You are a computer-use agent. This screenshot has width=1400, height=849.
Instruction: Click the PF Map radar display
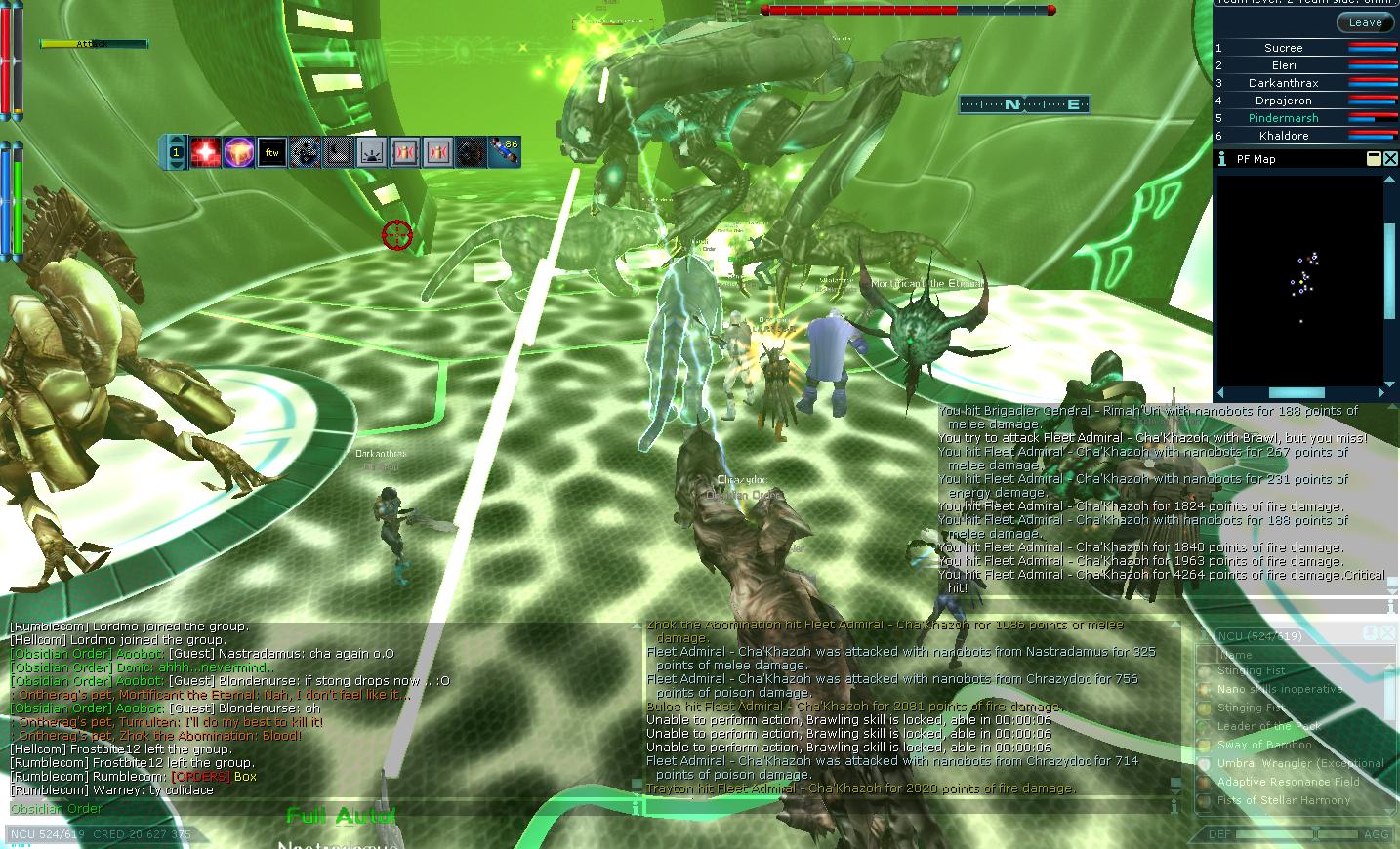1298,278
